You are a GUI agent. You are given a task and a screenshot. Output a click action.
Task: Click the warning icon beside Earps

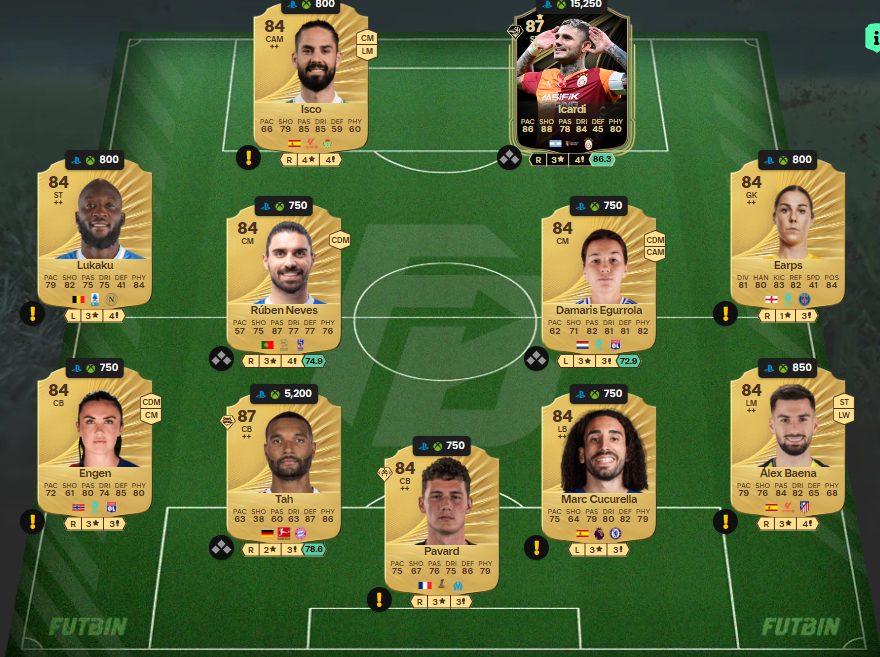pyautogui.click(x=724, y=314)
